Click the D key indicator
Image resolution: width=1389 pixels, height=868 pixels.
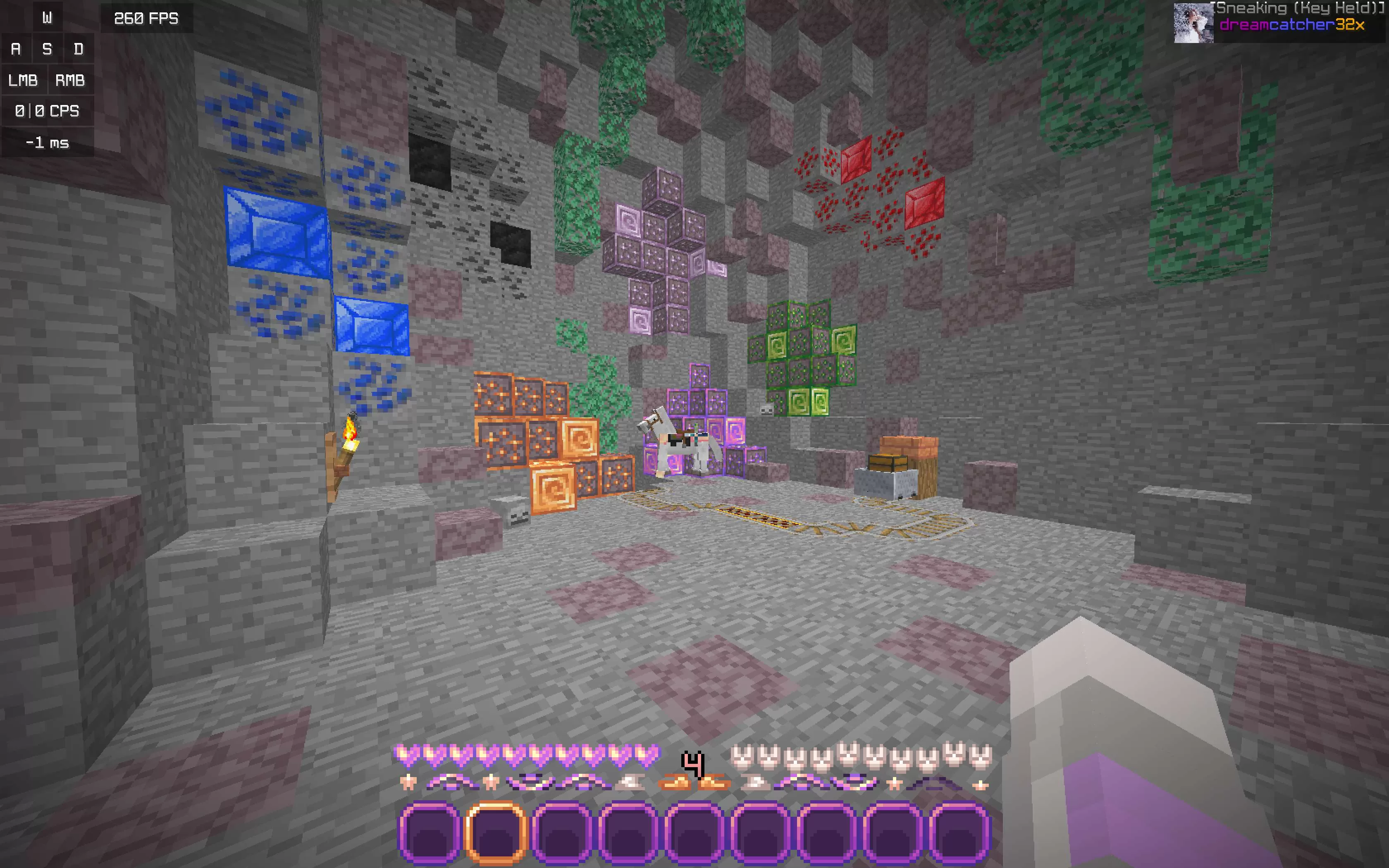click(x=79, y=49)
